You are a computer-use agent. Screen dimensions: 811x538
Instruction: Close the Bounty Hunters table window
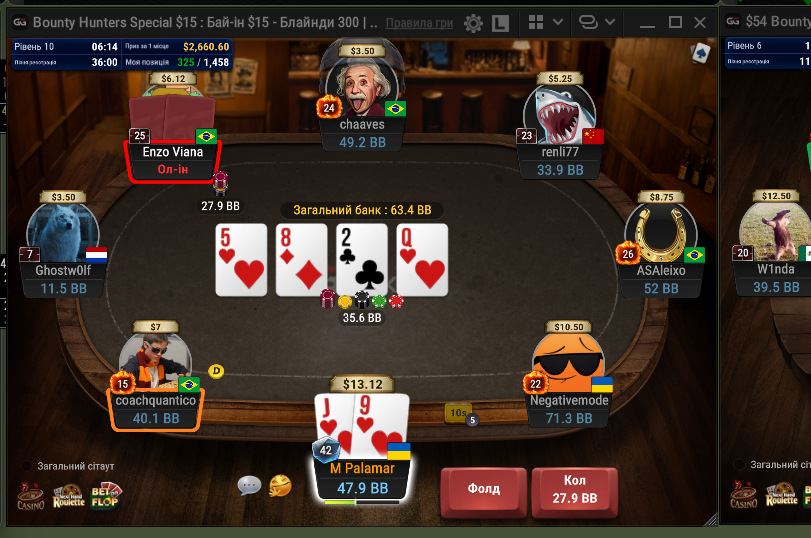(702, 22)
